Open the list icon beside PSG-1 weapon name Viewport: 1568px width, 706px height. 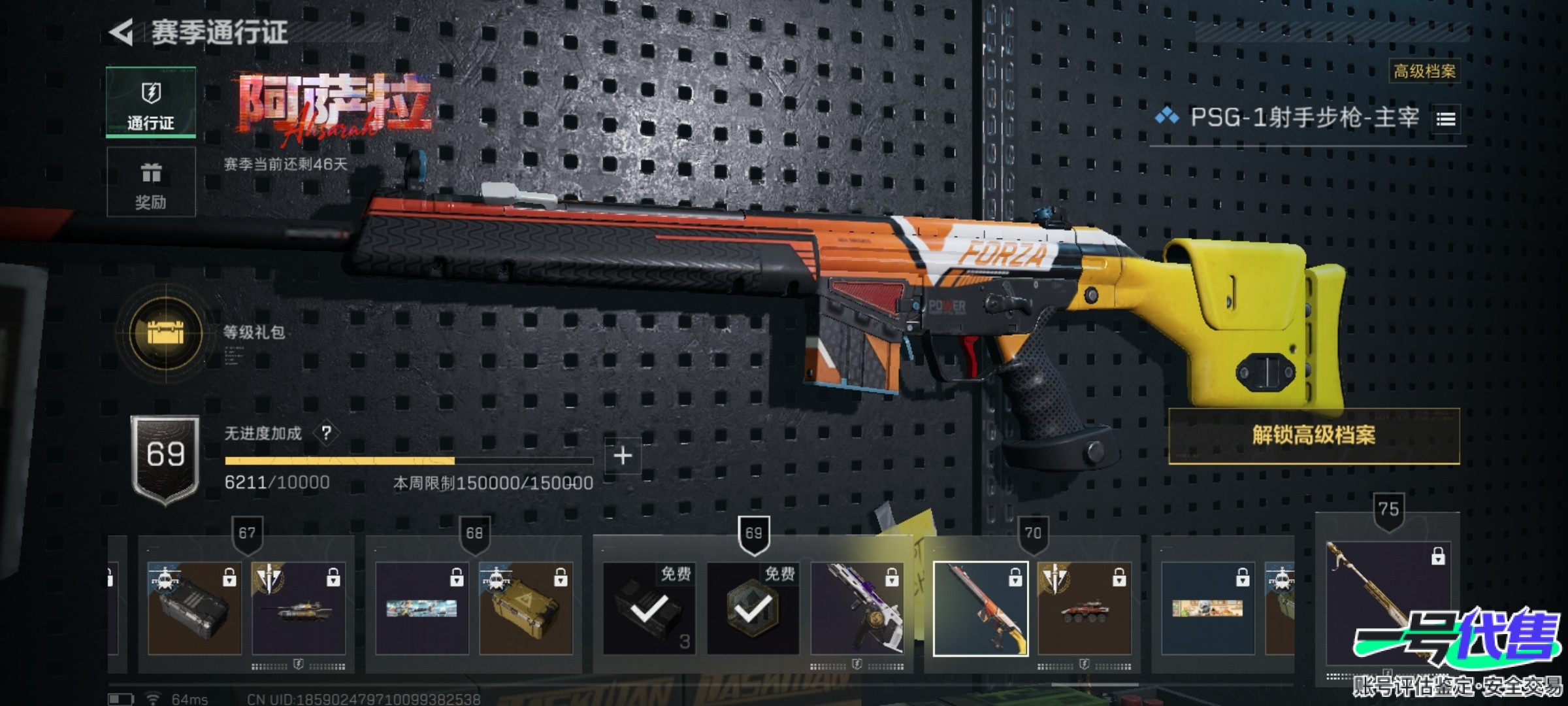(1446, 119)
